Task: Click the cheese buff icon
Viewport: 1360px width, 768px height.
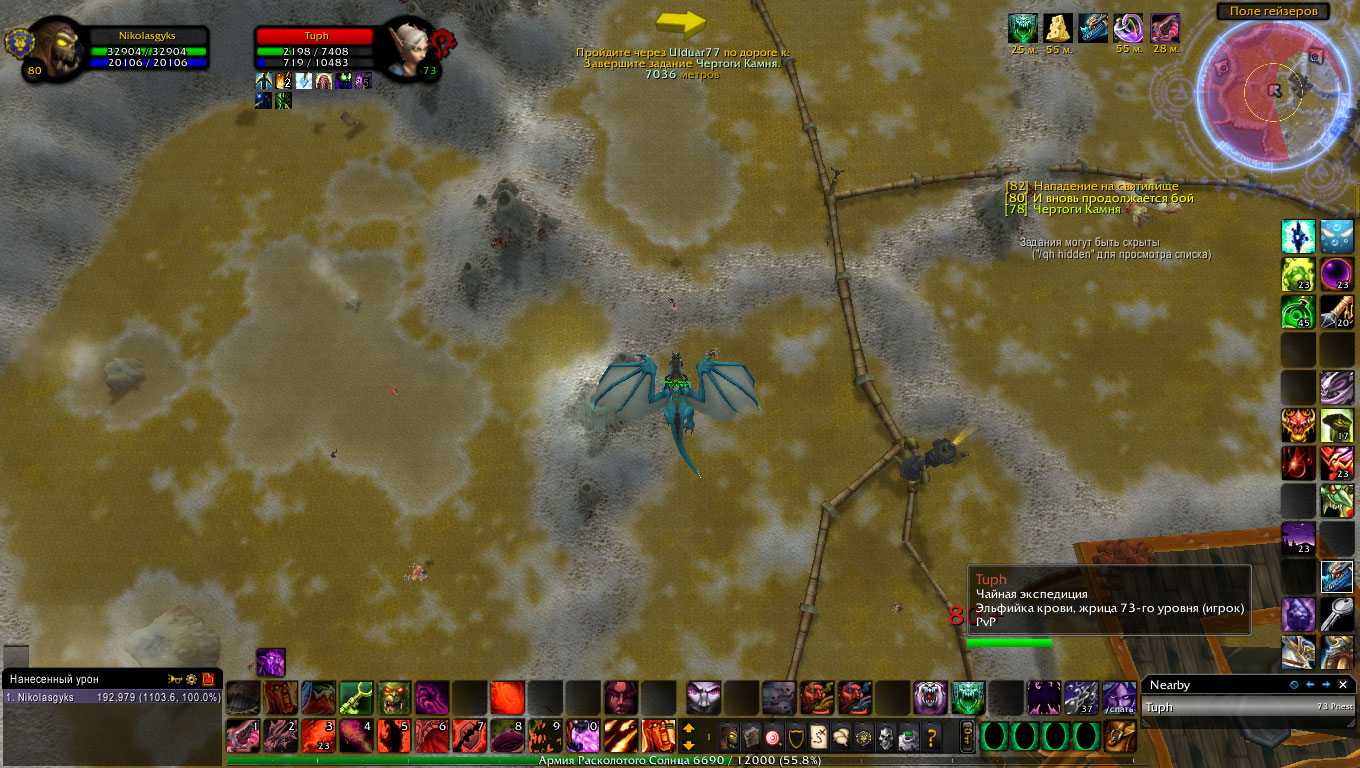Action: tap(1058, 28)
